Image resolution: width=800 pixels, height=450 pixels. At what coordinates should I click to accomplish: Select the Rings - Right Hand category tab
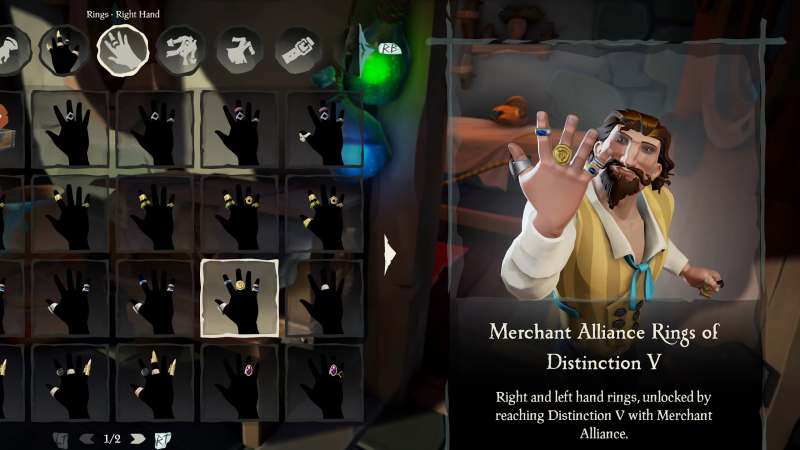(x=122, y=48)
